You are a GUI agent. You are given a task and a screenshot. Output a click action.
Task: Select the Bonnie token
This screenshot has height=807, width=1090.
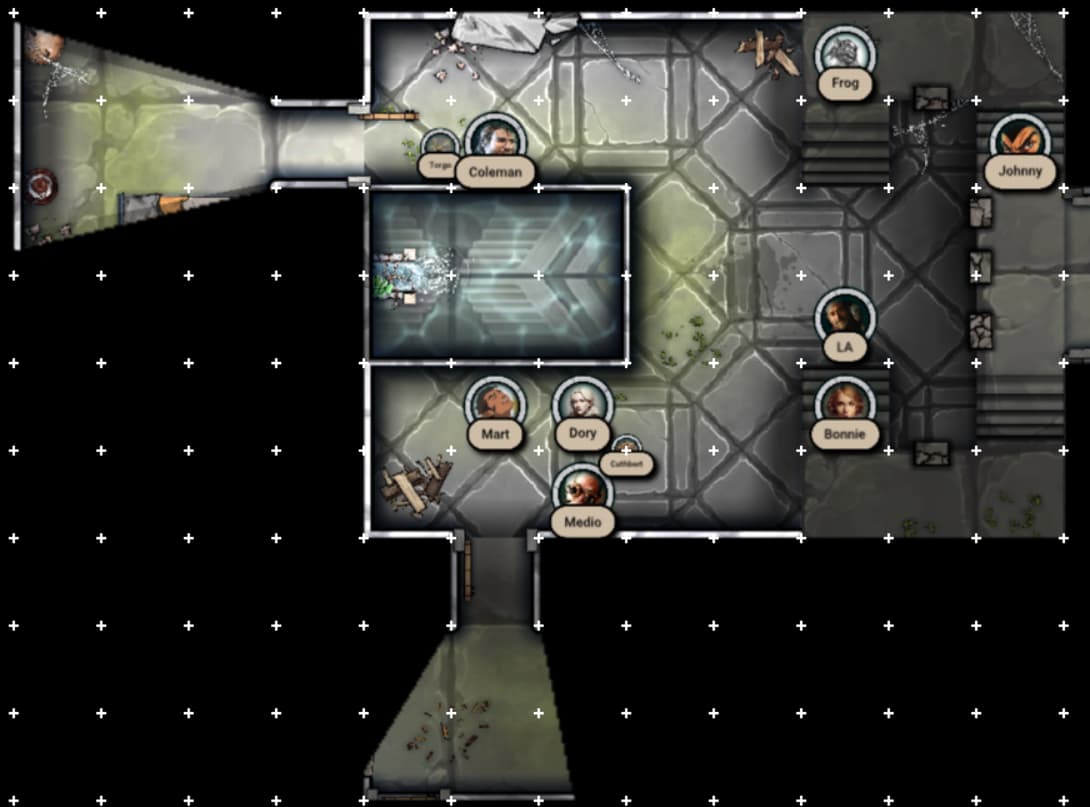[x=845, y=405]
